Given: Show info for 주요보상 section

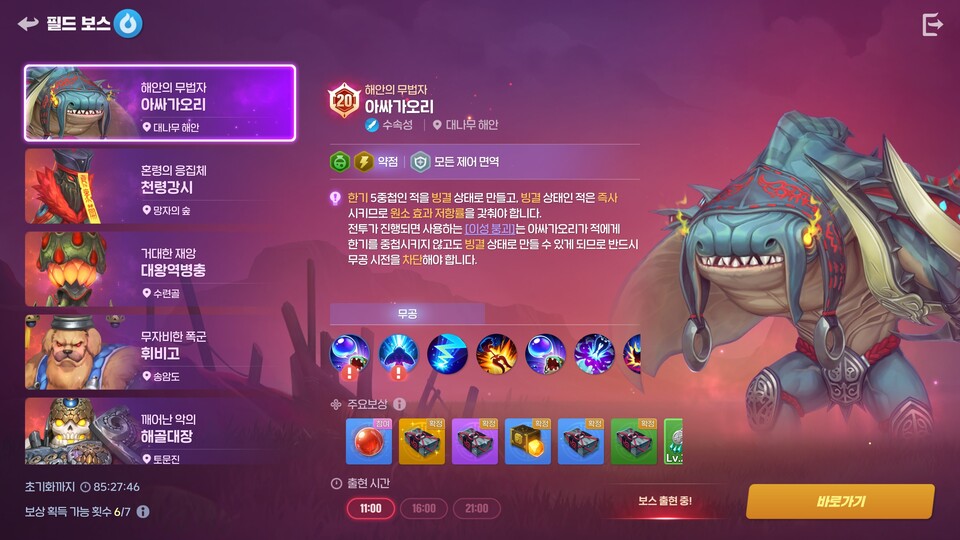Looking at the screenshot, I should (x=399, y=404).
